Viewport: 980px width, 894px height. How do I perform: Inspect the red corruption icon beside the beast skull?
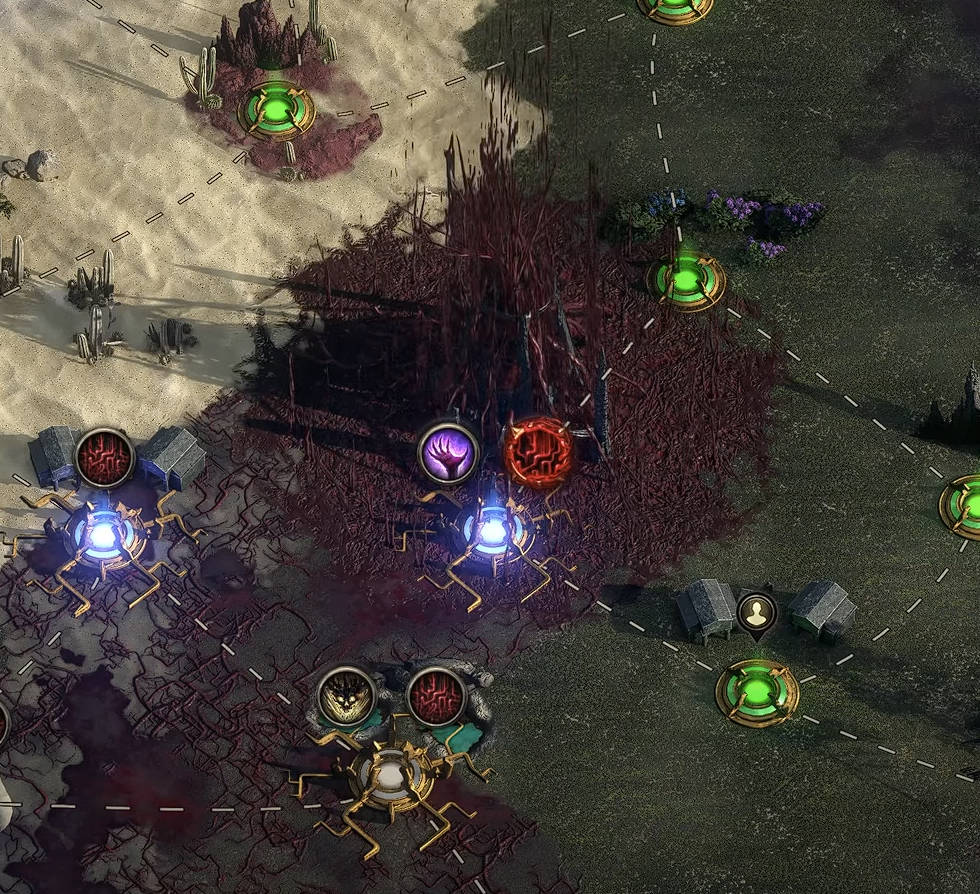pyautogui.click(x=436, y=696)
